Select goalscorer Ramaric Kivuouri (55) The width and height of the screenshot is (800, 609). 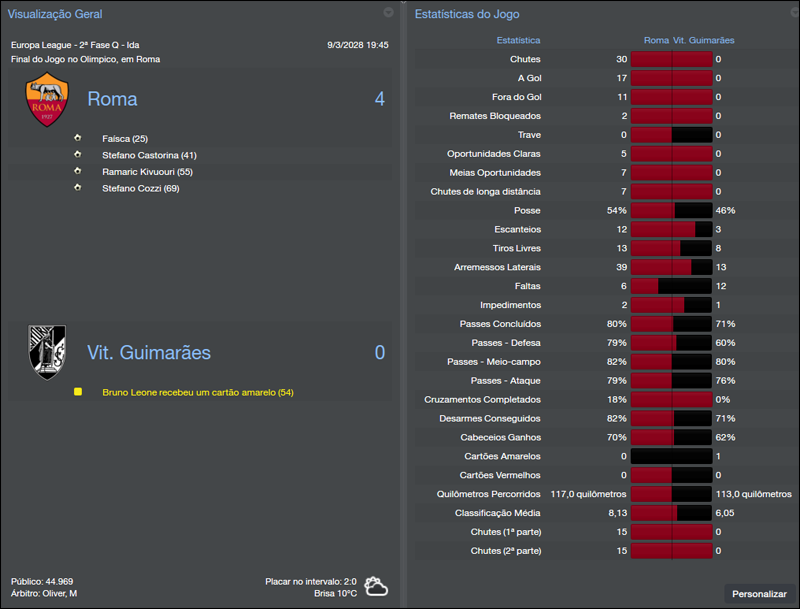[x=147, y=172]
